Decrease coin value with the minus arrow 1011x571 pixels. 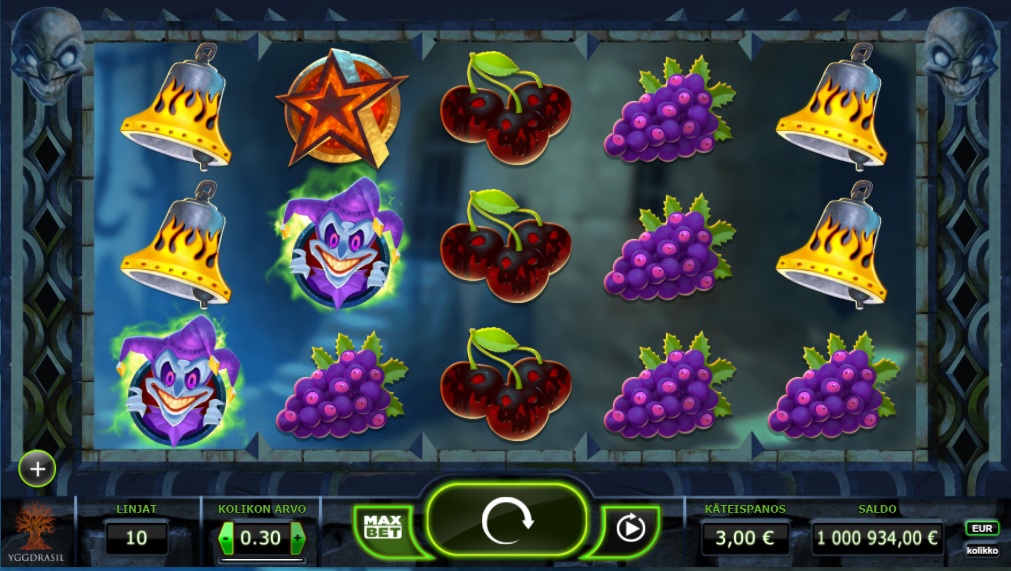point(226,539)
